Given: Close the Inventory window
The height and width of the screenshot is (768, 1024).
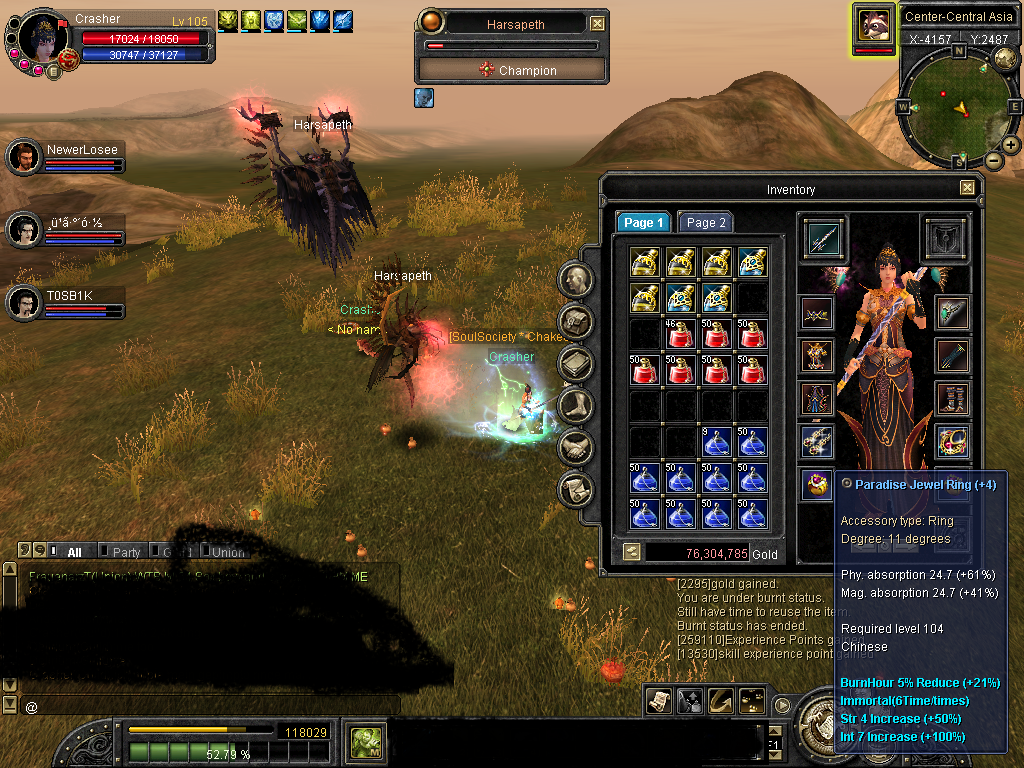Looking at the screenshot, I should click(967, 188).
